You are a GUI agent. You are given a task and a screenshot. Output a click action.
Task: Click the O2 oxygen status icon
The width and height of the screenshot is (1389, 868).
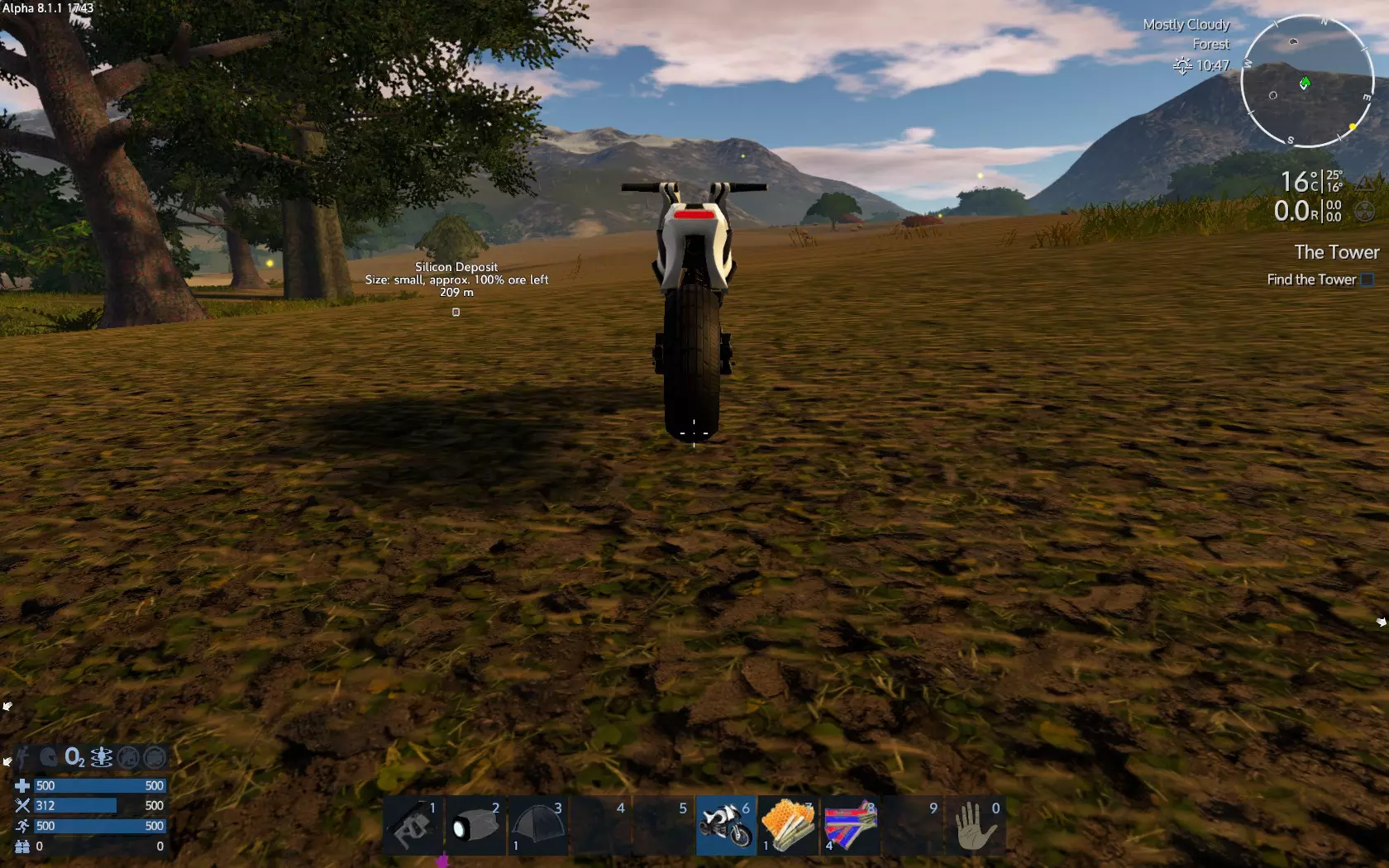(x=74, y=757)
